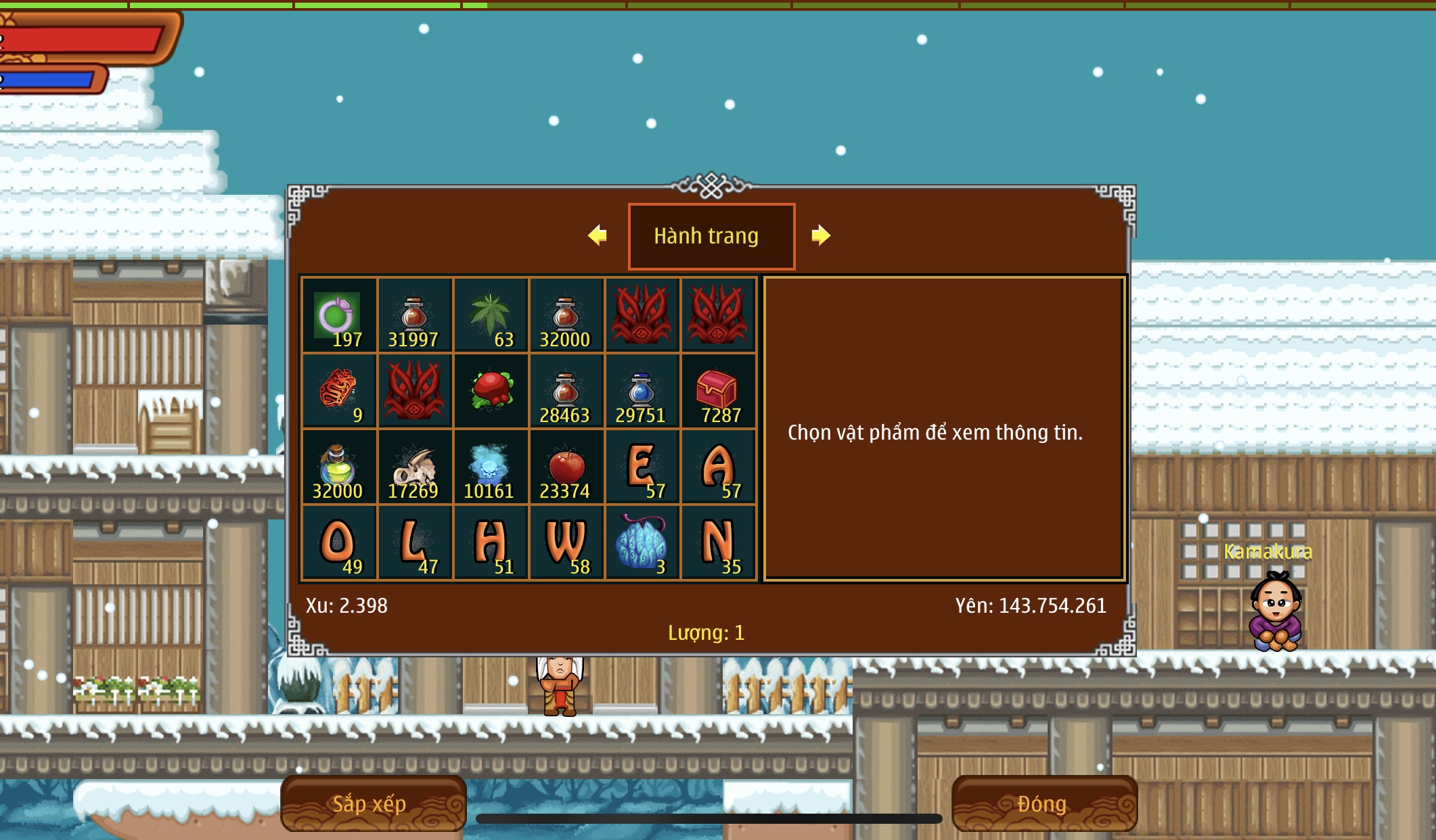
Task: Select the red apple stack of 23374
Action: [566, 467]
